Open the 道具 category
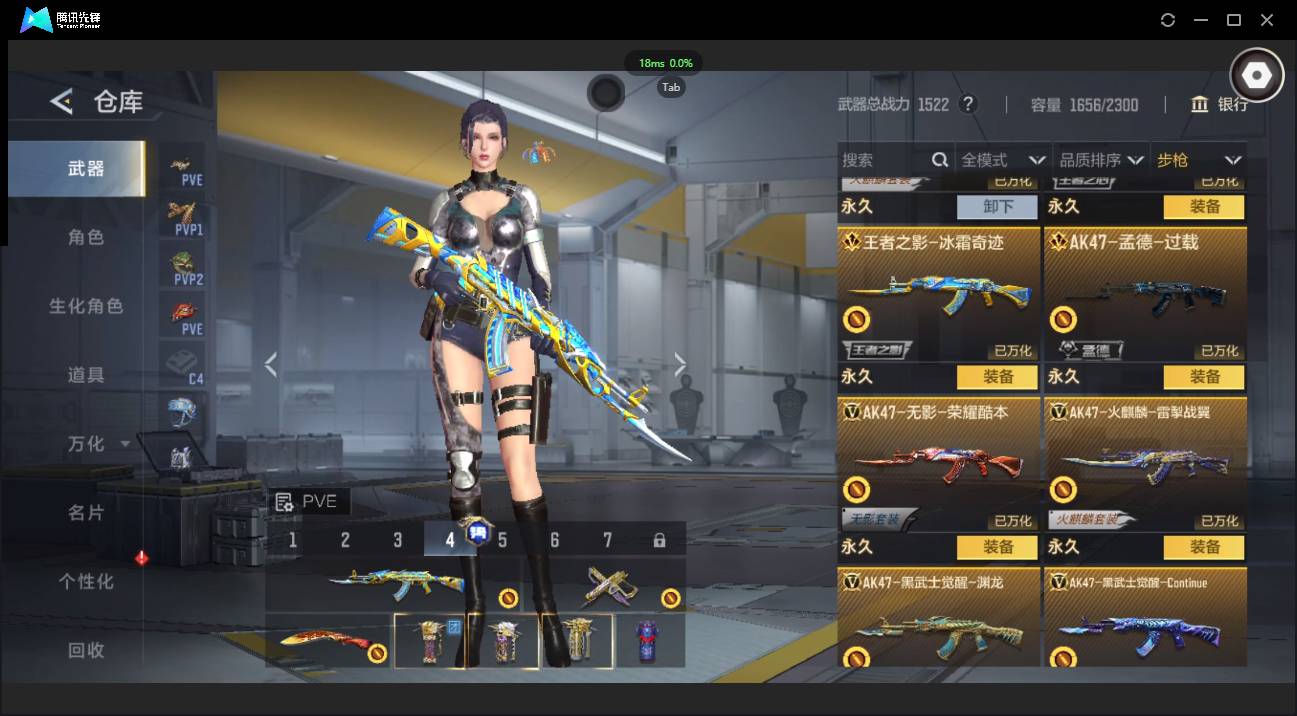This screenshot has width=1297, height=716. [x=86, y=375]
